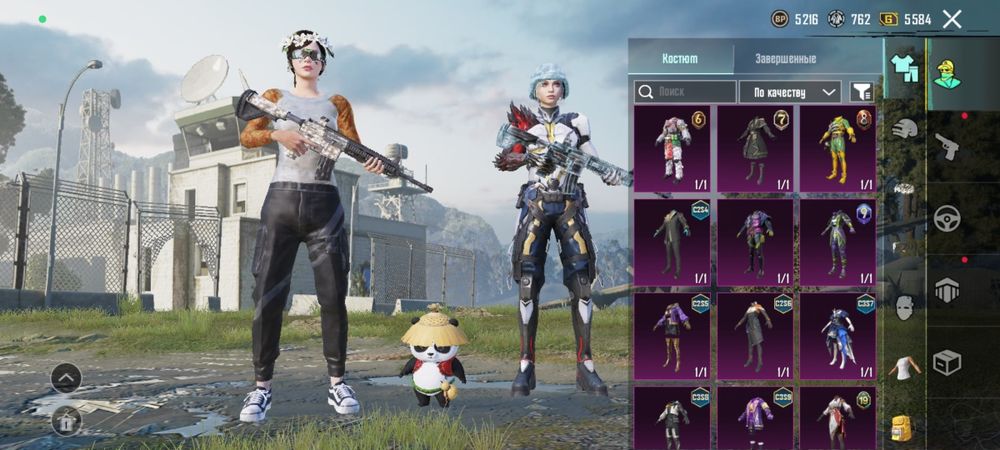Open the filter funnel button
This screenshot has height=450, width=1000.
(x=860, y=92)
